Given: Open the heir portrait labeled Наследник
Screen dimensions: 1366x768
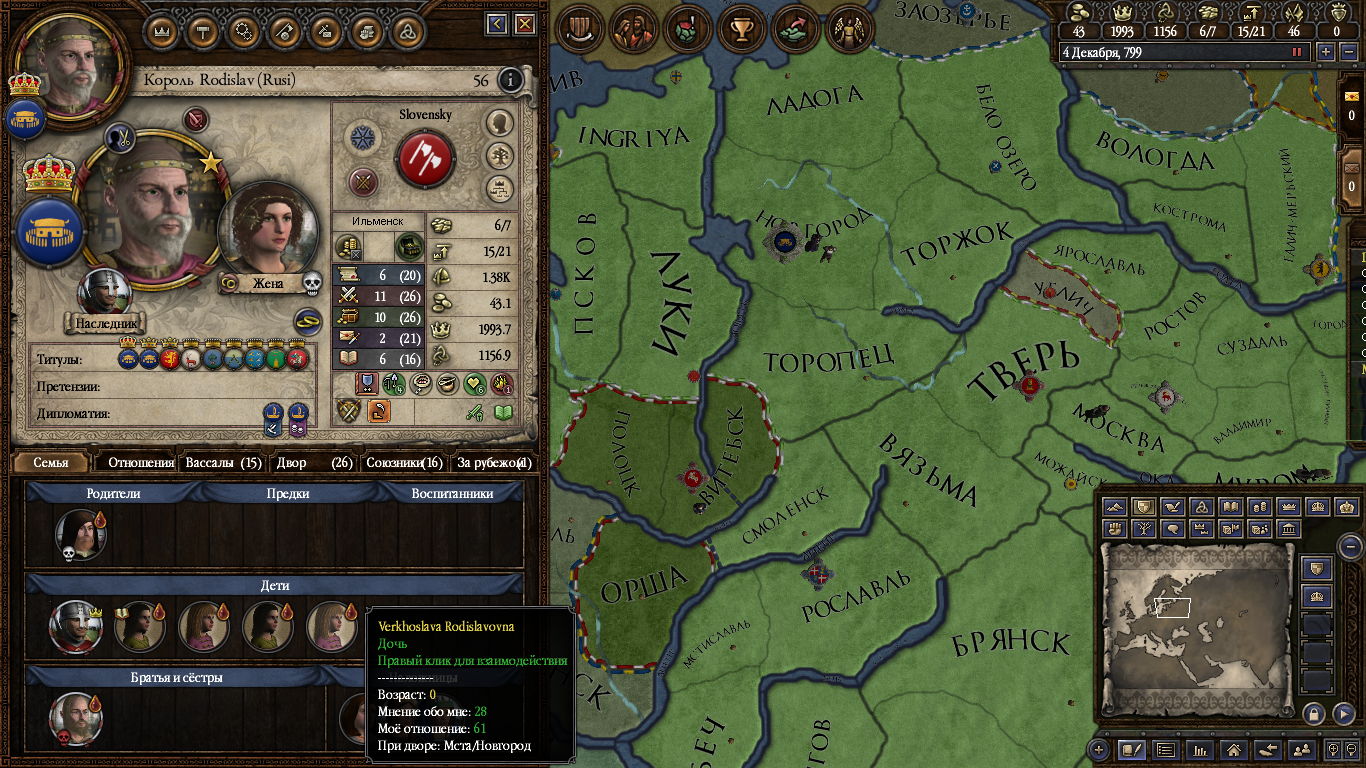Looking at the screenshot, I should (104, 294).
